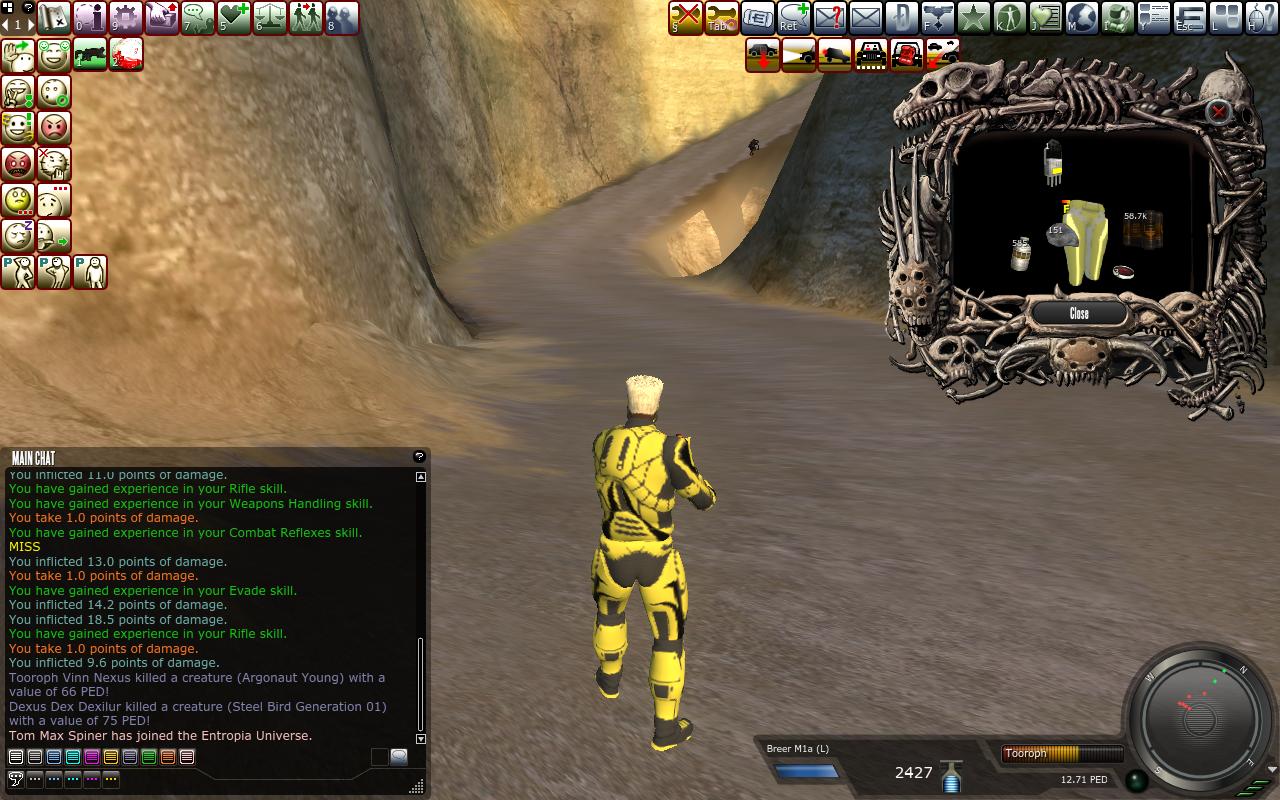Pick the 58.7k ammo crate stack

[1141, 230]
